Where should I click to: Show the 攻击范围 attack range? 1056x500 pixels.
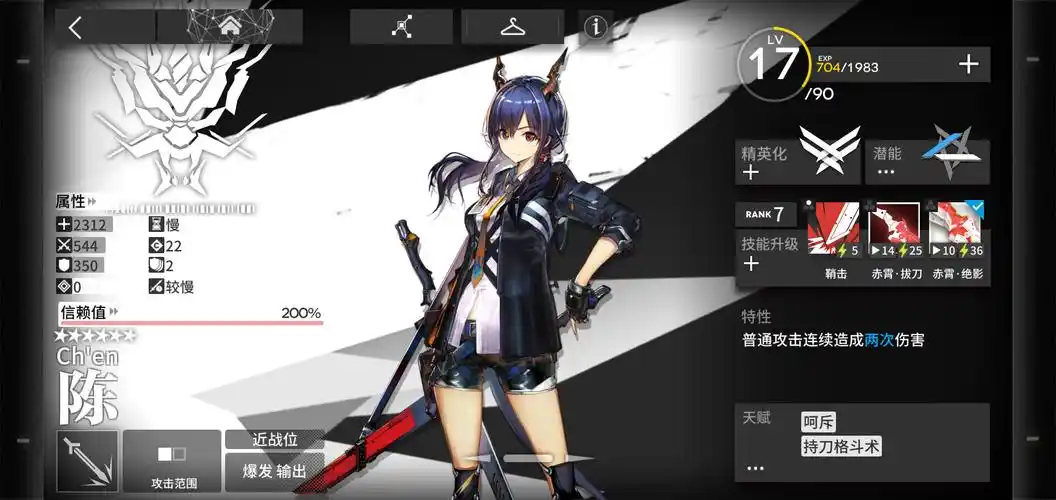(x=172, y=461)
